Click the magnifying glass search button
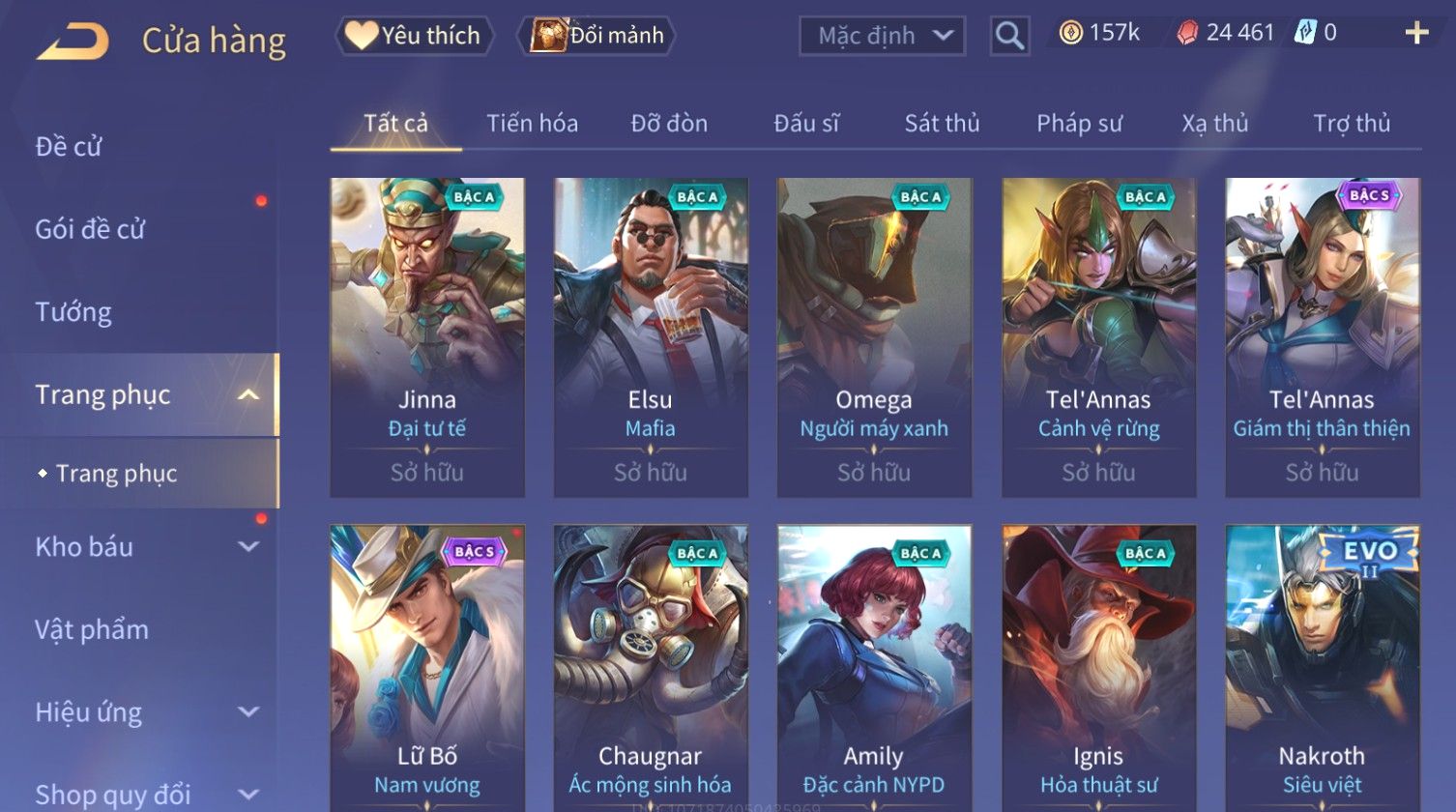Screen dimensions: 1456x812 click(1008, 36)
